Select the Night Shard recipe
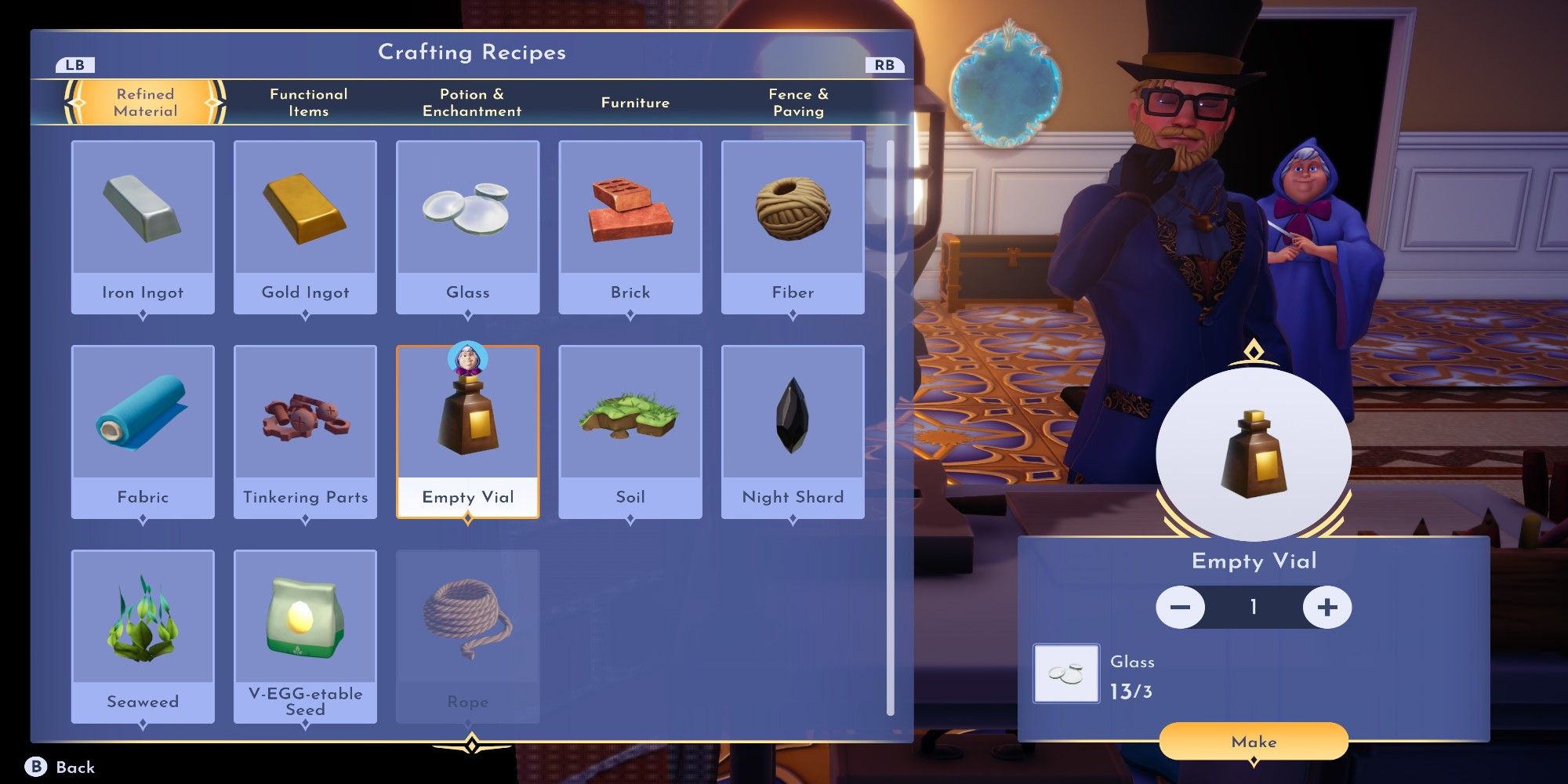The image size is (1568, 784). (793, 431)
